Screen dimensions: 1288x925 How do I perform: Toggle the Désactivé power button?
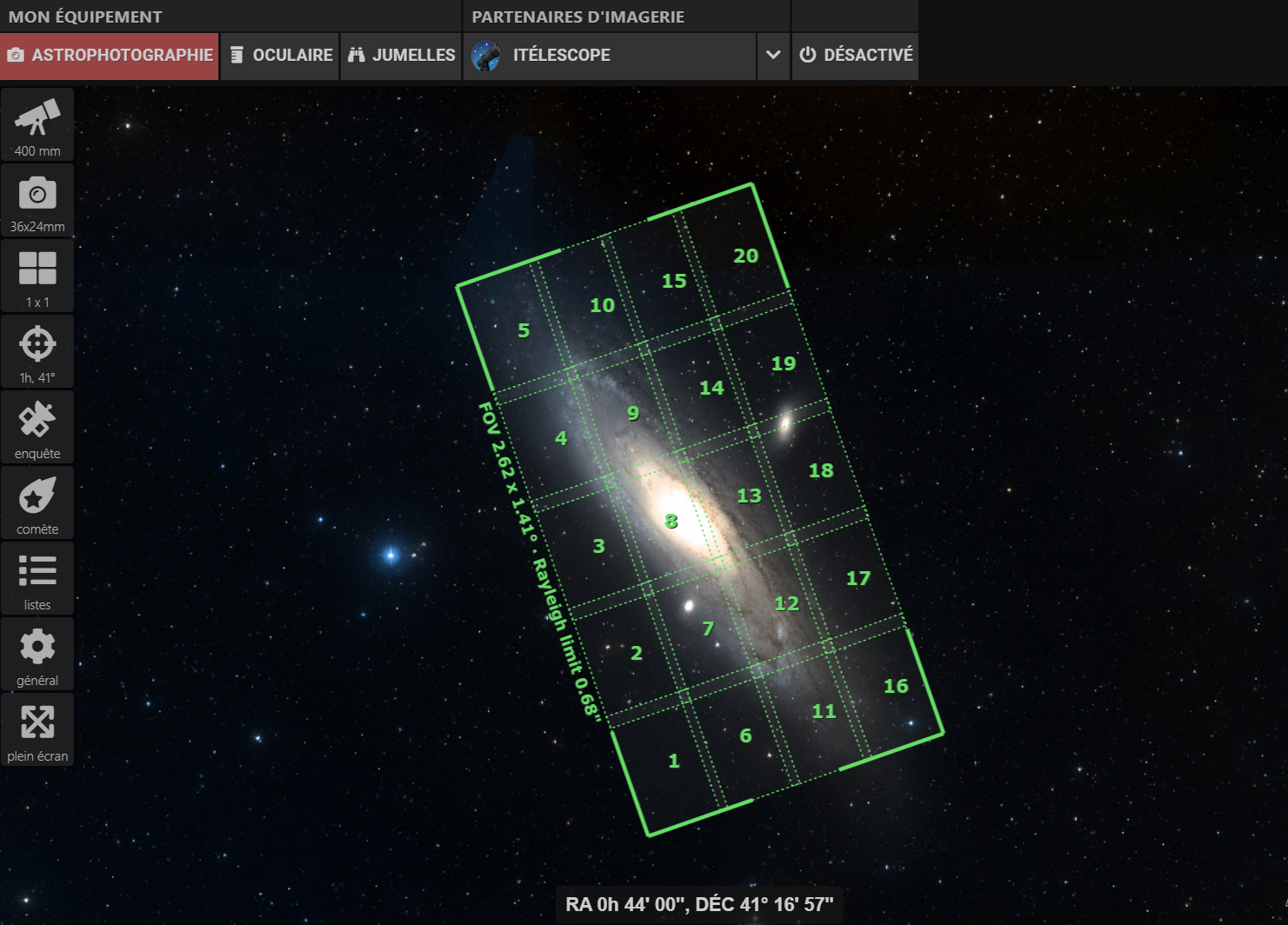pos(855,56)
